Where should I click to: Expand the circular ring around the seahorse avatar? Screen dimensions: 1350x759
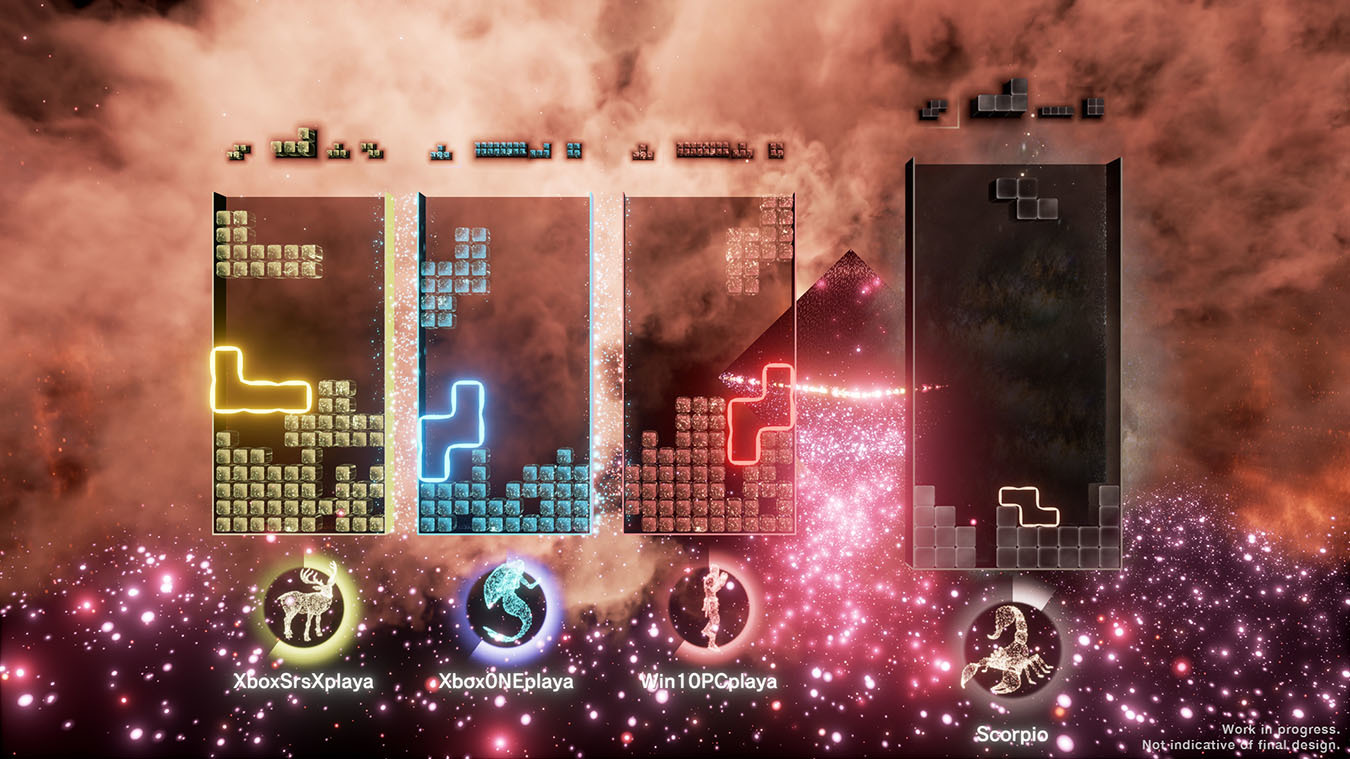click(510, 608)
